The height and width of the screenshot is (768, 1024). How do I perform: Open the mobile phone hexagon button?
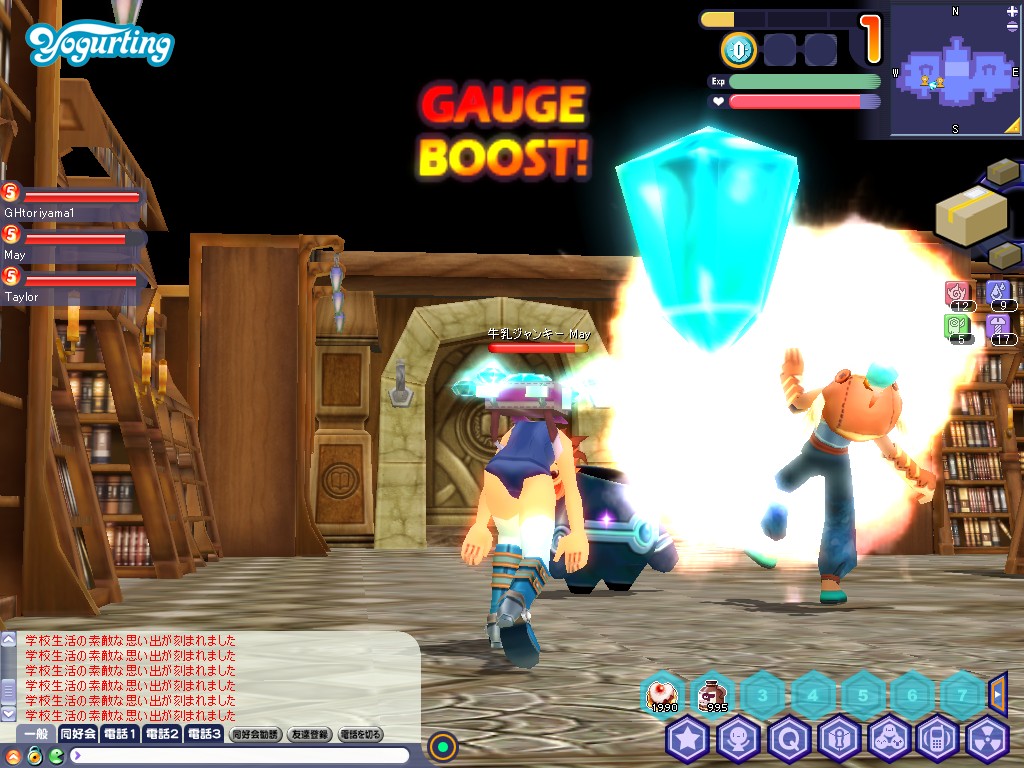click(x=939, y=739)
